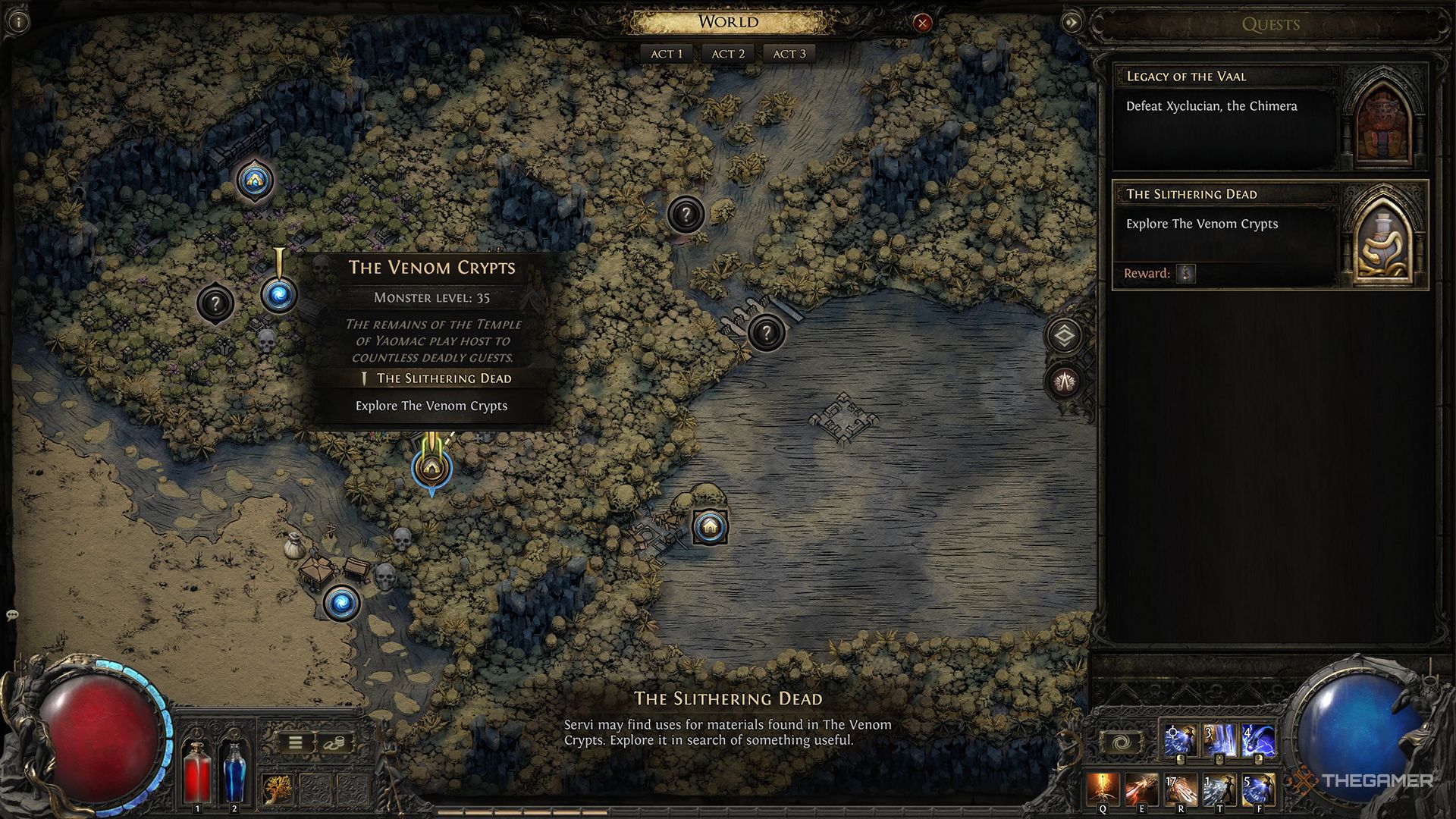
Task: Close the World map panel
Action: click(x=922, y=24)
